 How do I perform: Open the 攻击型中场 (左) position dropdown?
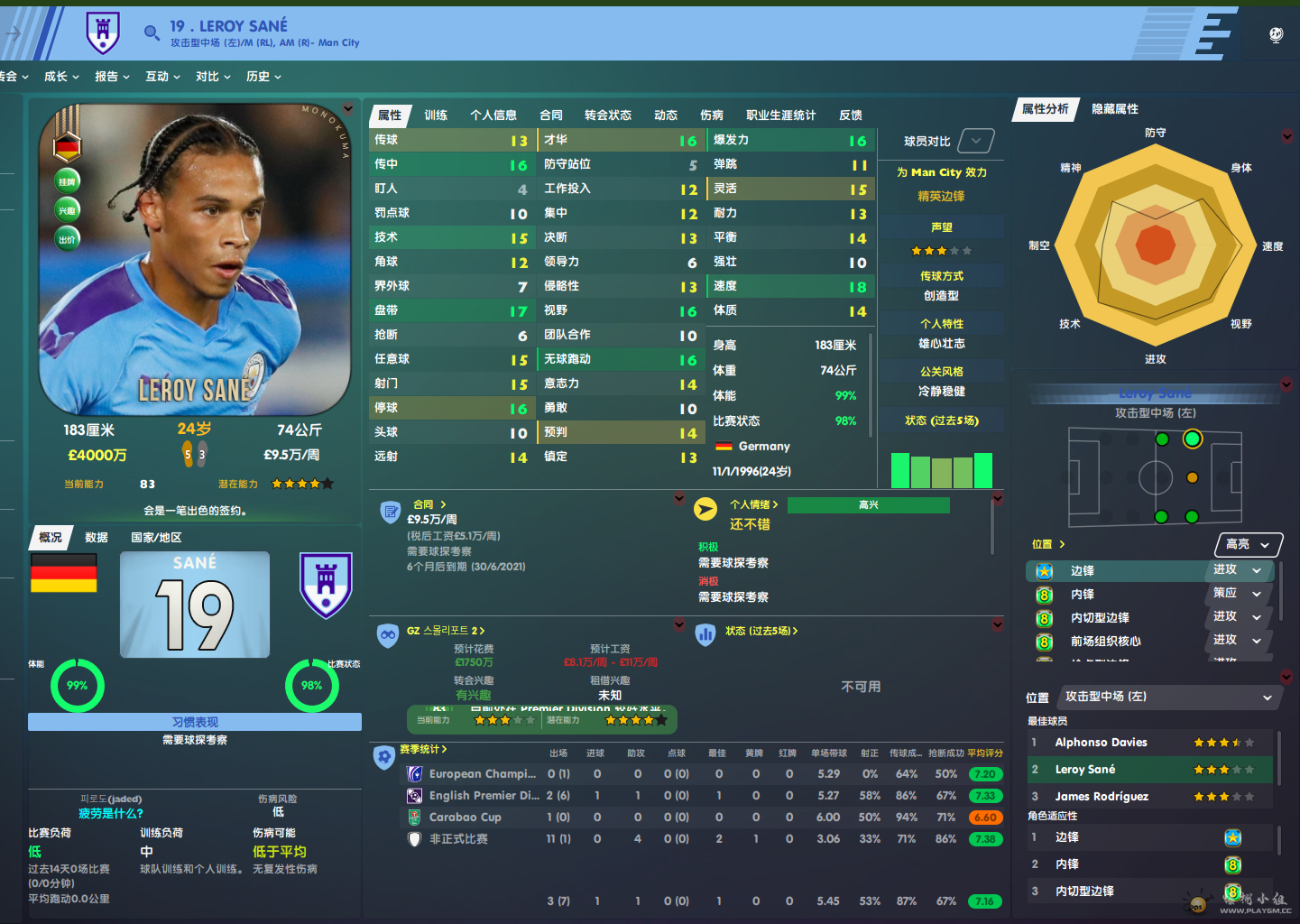pos(1168,697)
